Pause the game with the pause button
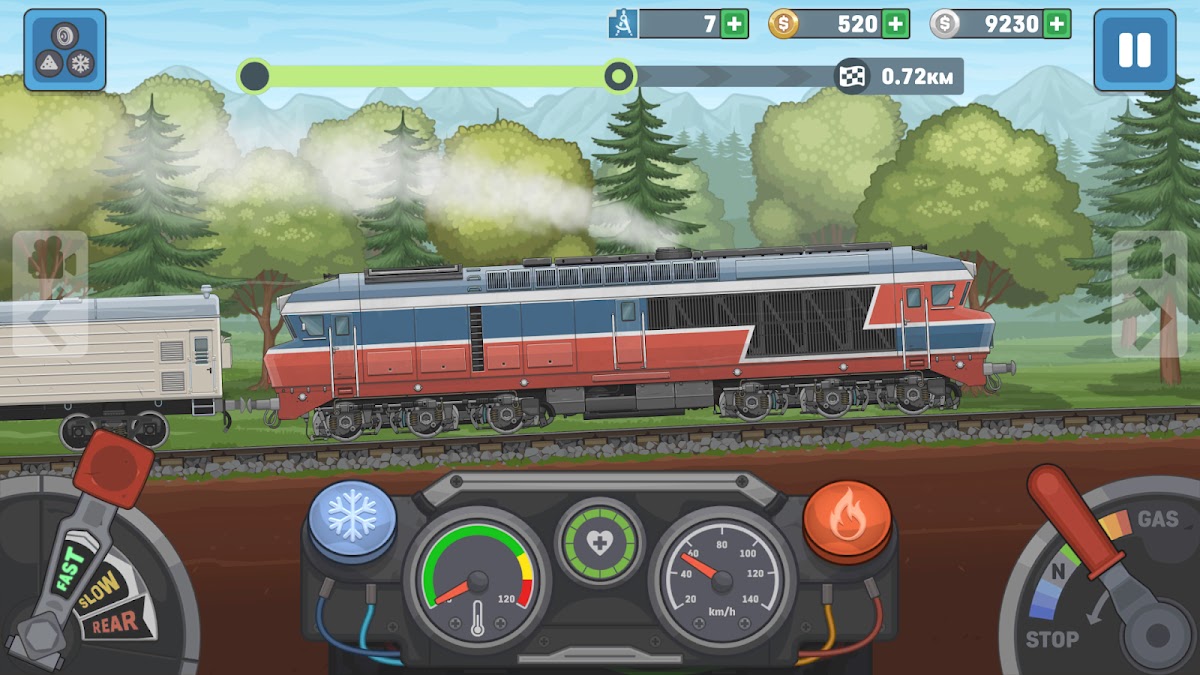The height and width of the screenshot is (675, 1200). click(x=1134, y=50)
